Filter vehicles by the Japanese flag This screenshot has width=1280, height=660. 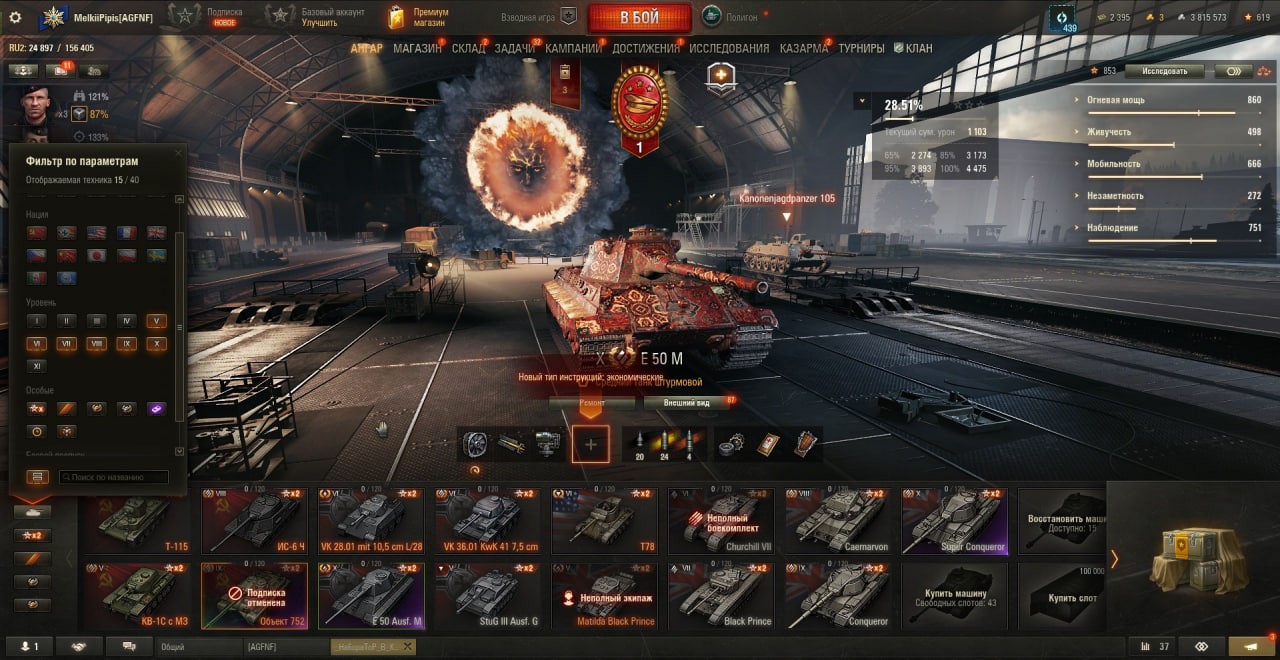97,255
